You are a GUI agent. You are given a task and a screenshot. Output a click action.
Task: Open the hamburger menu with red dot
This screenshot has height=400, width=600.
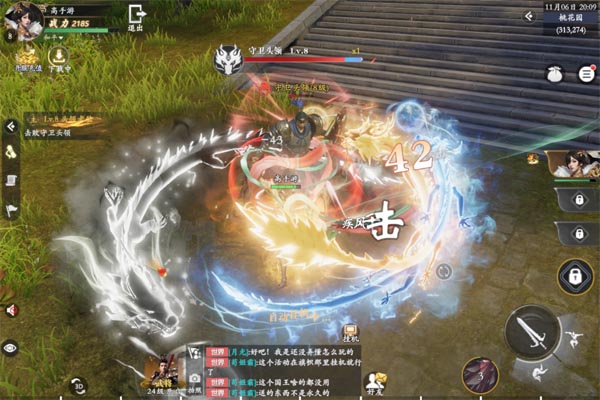tap(585, 74)
